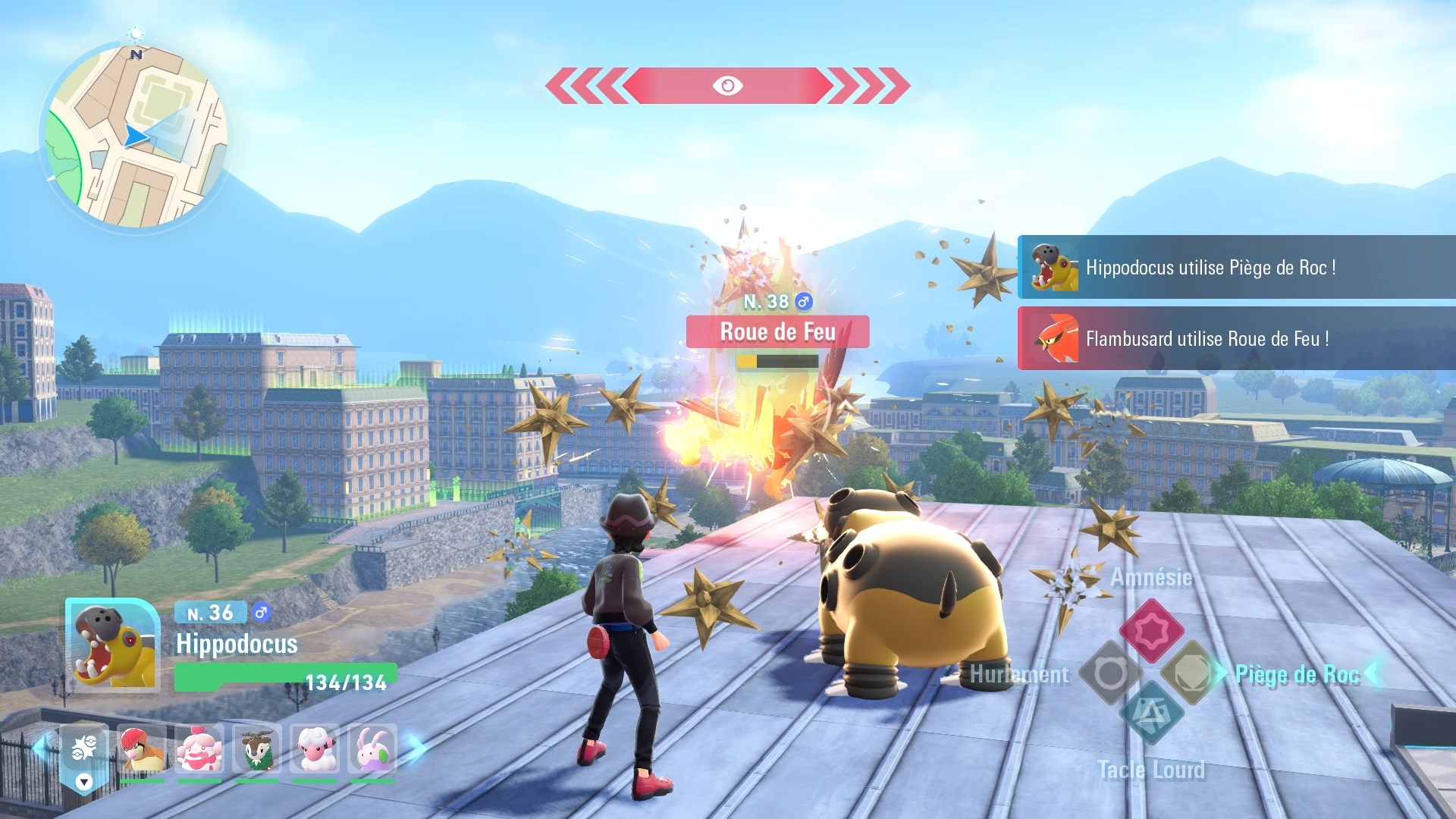
Task: Choose the Tacle Lourd move
Action: coord(1151,714)
